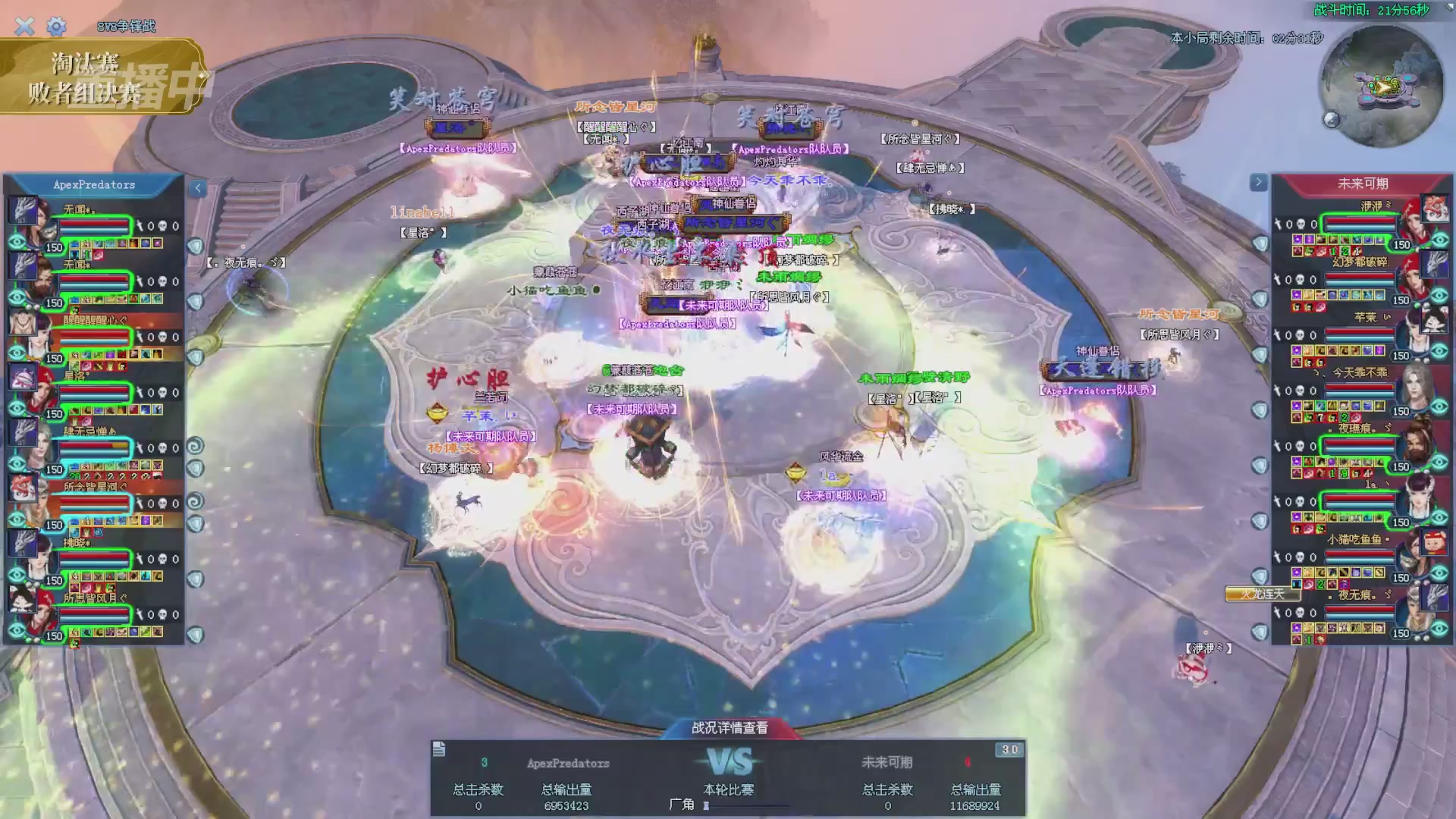Watch player 今天乖不乖 using eye icon

(1439, 407)
